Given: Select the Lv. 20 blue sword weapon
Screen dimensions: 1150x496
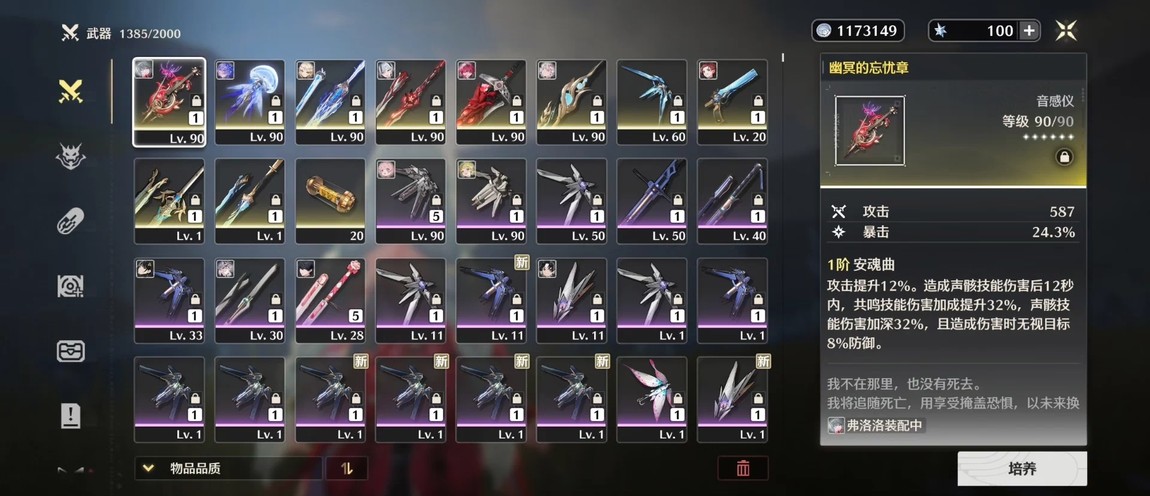Looking at the screenshot, I should pos(732,102).
